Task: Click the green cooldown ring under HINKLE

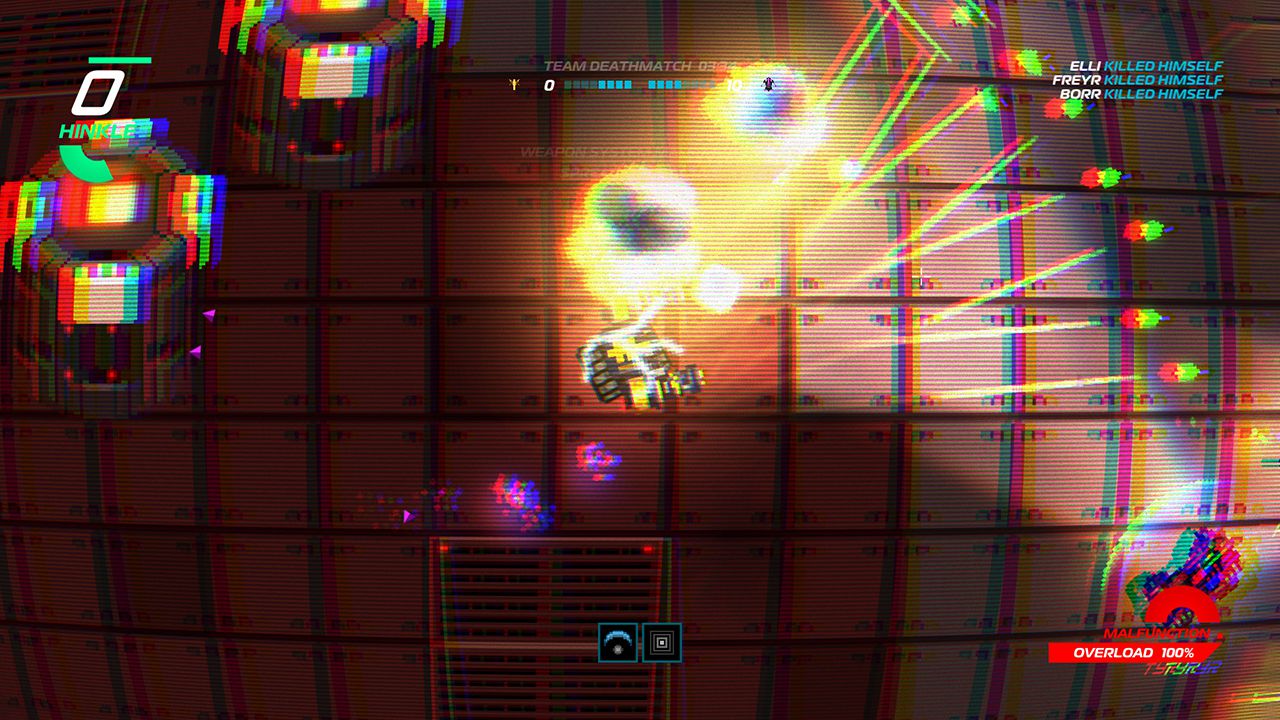Action: coord(84,160)
